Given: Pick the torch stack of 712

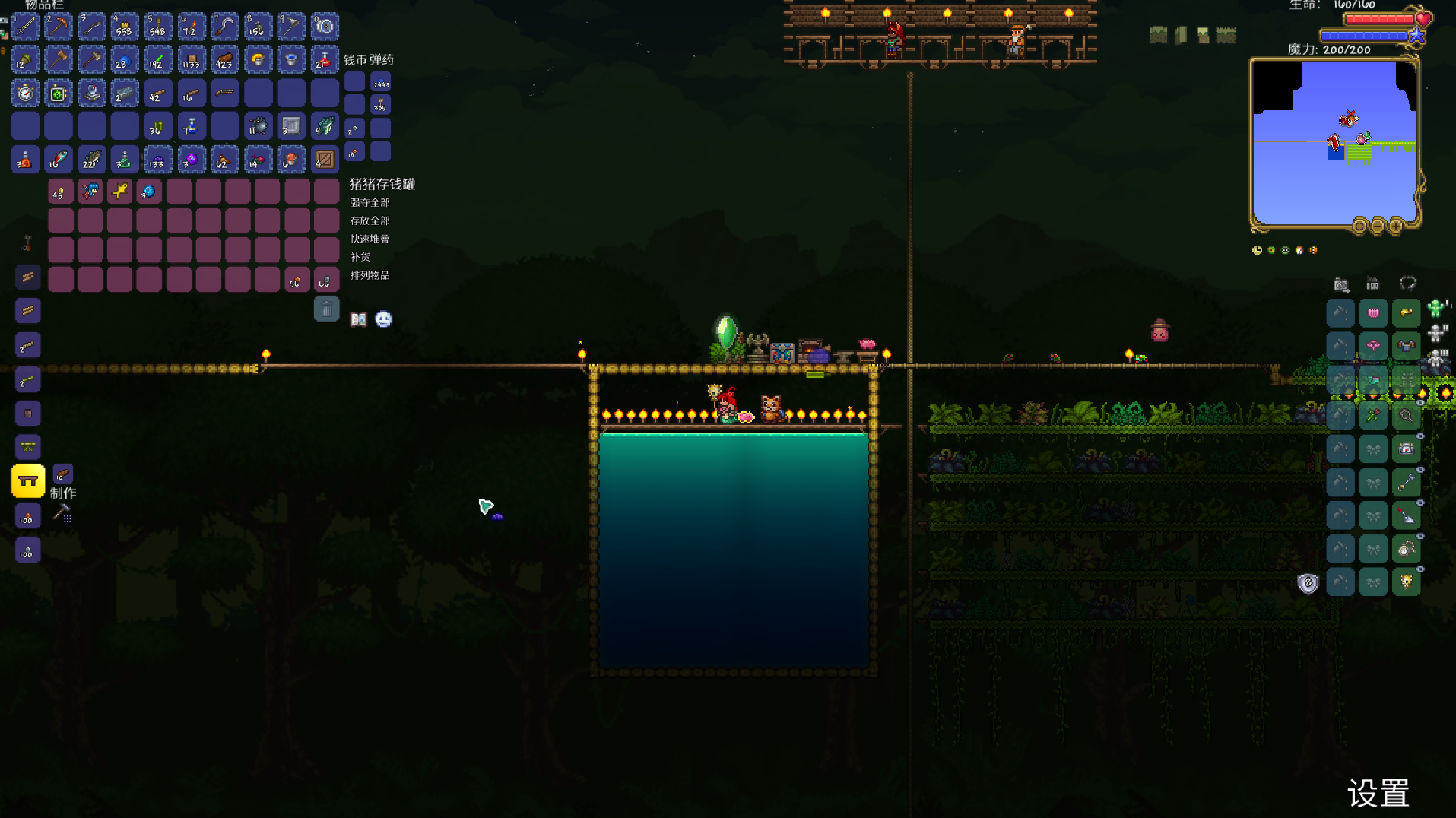Looking at the screenshot, I should [x=191, y=27].
